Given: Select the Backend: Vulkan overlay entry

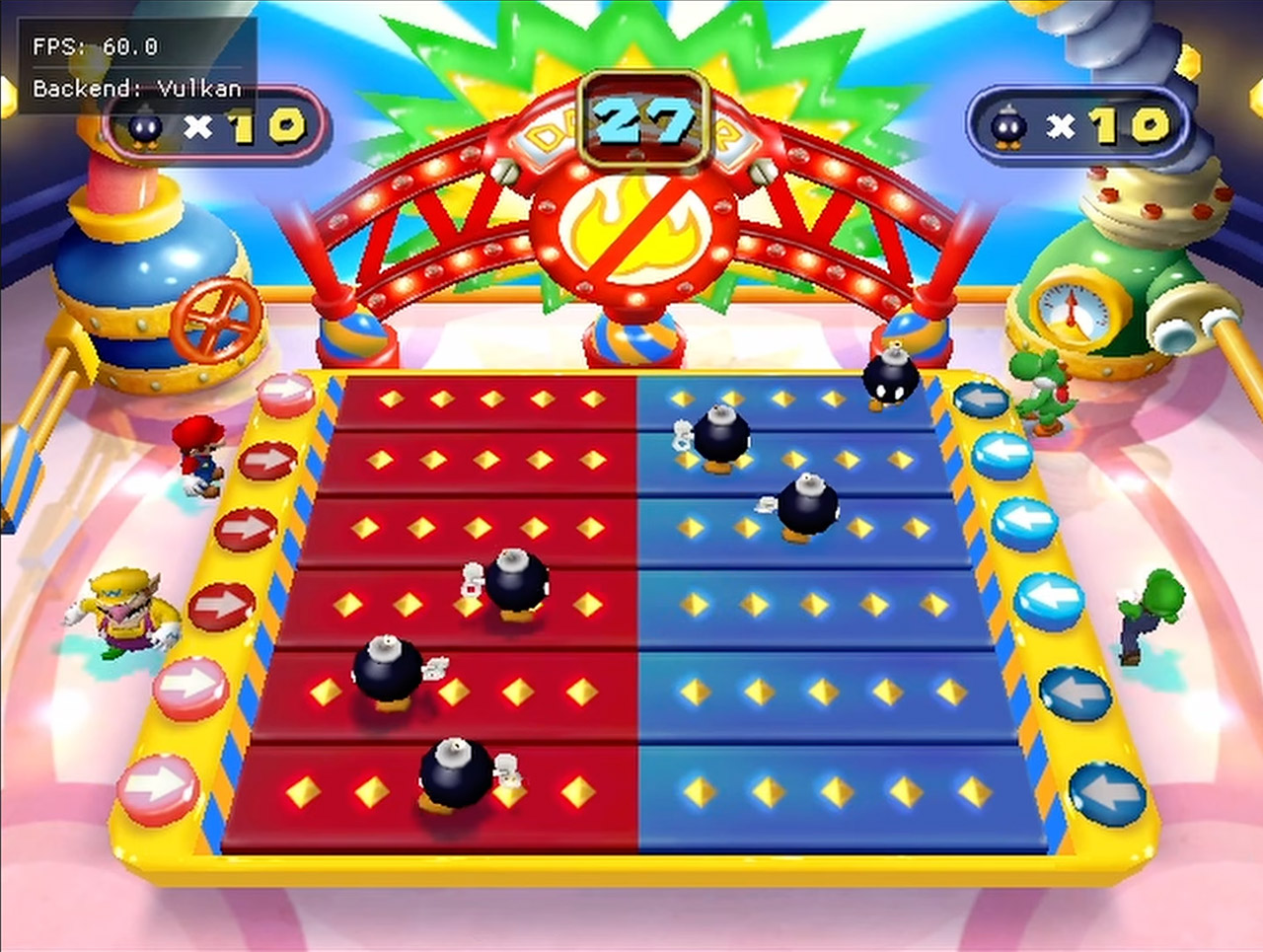Looking at the screenshot, I should click(136, 87).
